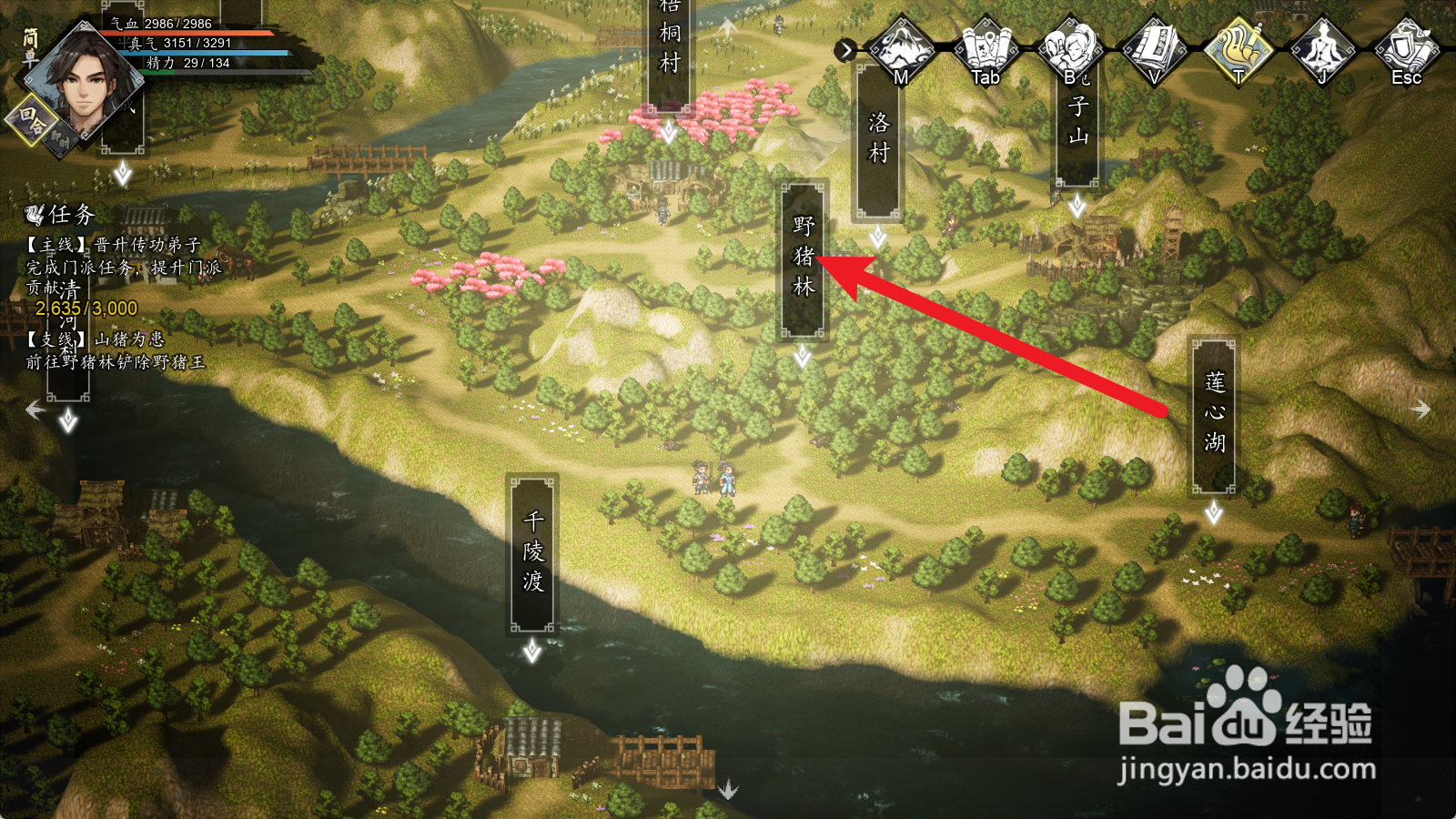Choose the 莲心湖 location banner
The height and width of the screenshot is (819, 1456).
pyautogui.click(x=1214, y=414)
